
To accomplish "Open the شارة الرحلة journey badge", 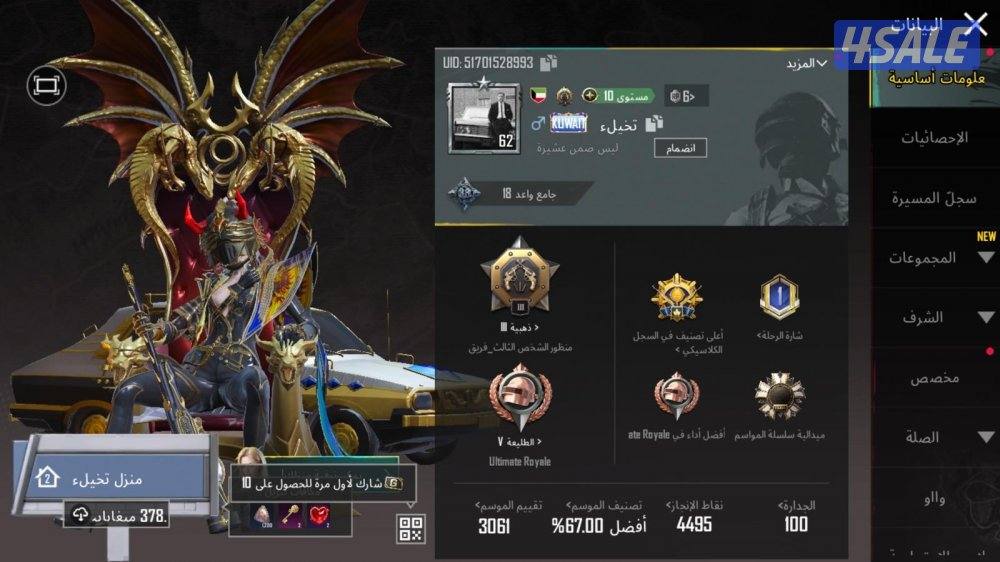I will (779, 298).
